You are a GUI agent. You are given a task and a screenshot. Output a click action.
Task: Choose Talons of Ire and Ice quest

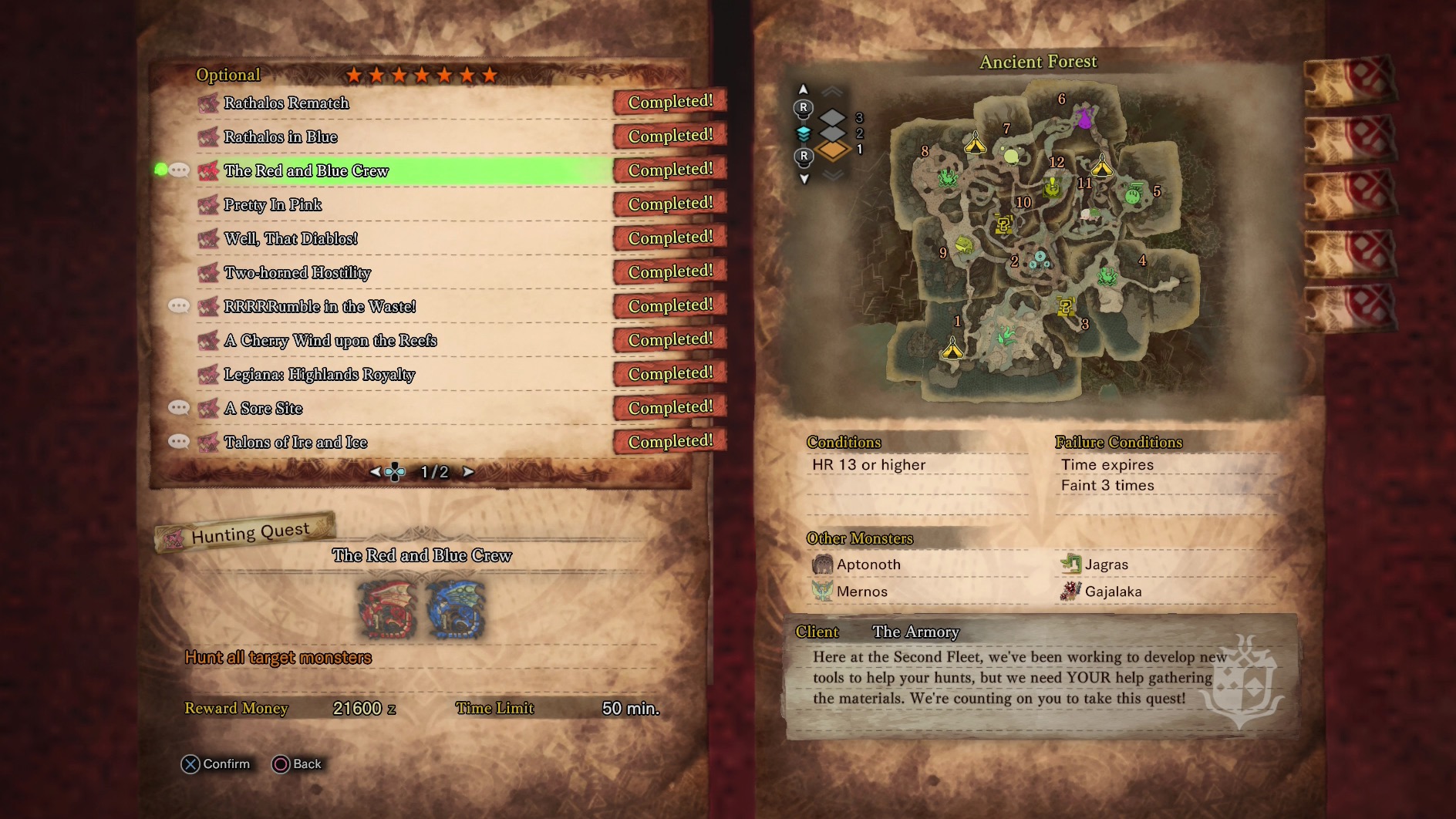tap(295, 442)
